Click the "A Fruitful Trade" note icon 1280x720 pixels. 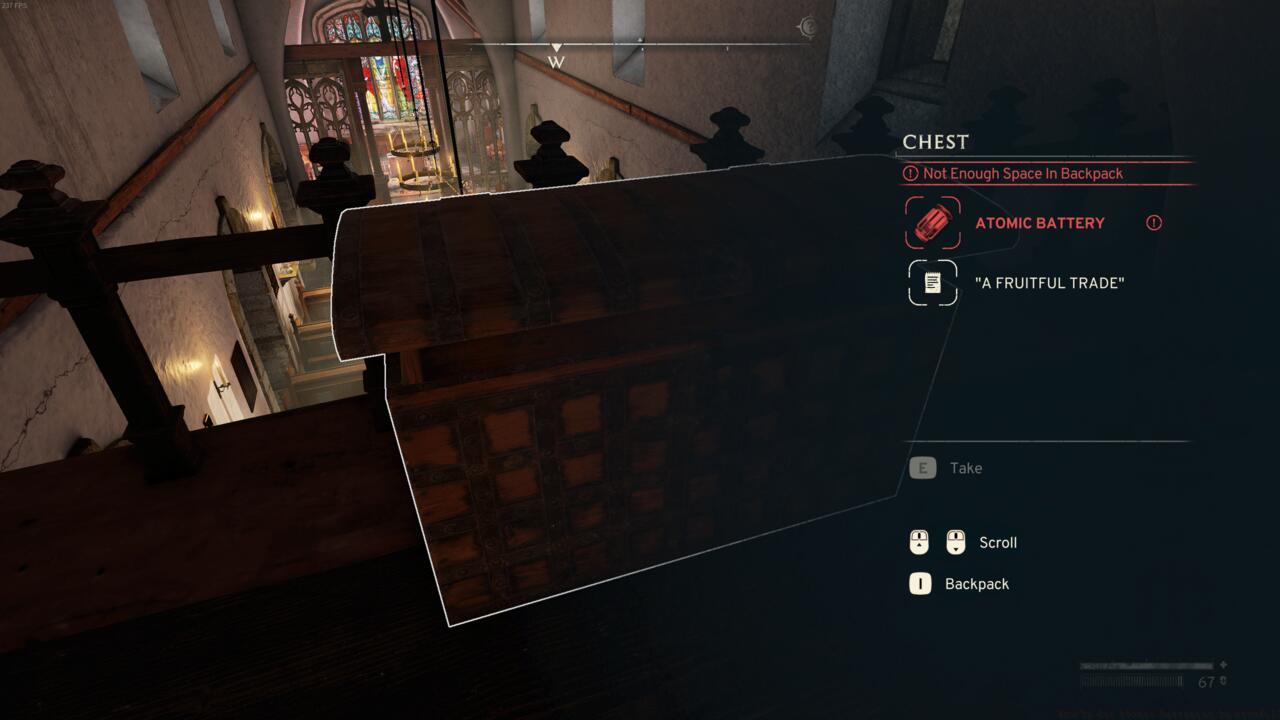point(930,282)
